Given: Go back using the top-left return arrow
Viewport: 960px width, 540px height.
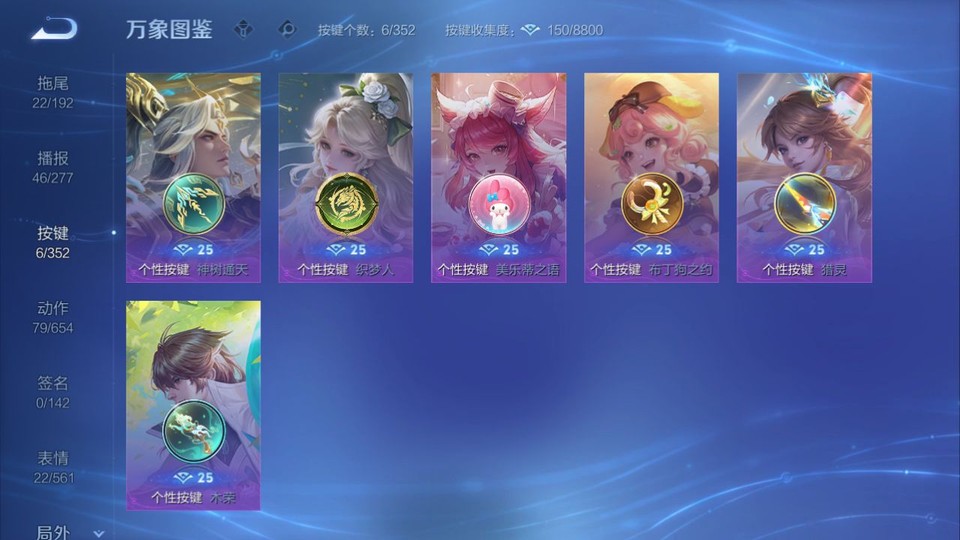Looking at the screenshot, I should [54, 29].
